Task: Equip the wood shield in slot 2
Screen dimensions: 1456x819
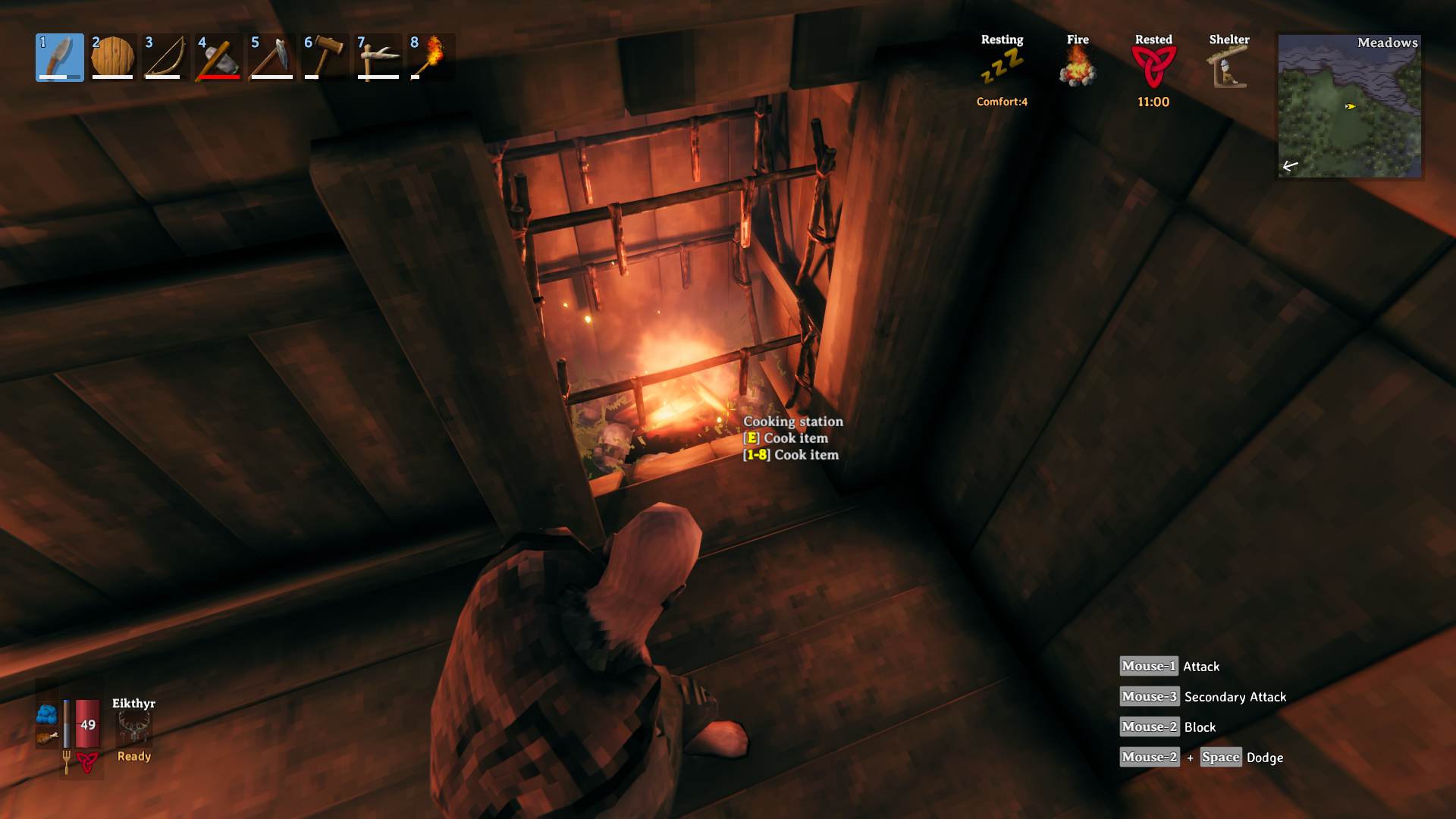Action: 112,57
